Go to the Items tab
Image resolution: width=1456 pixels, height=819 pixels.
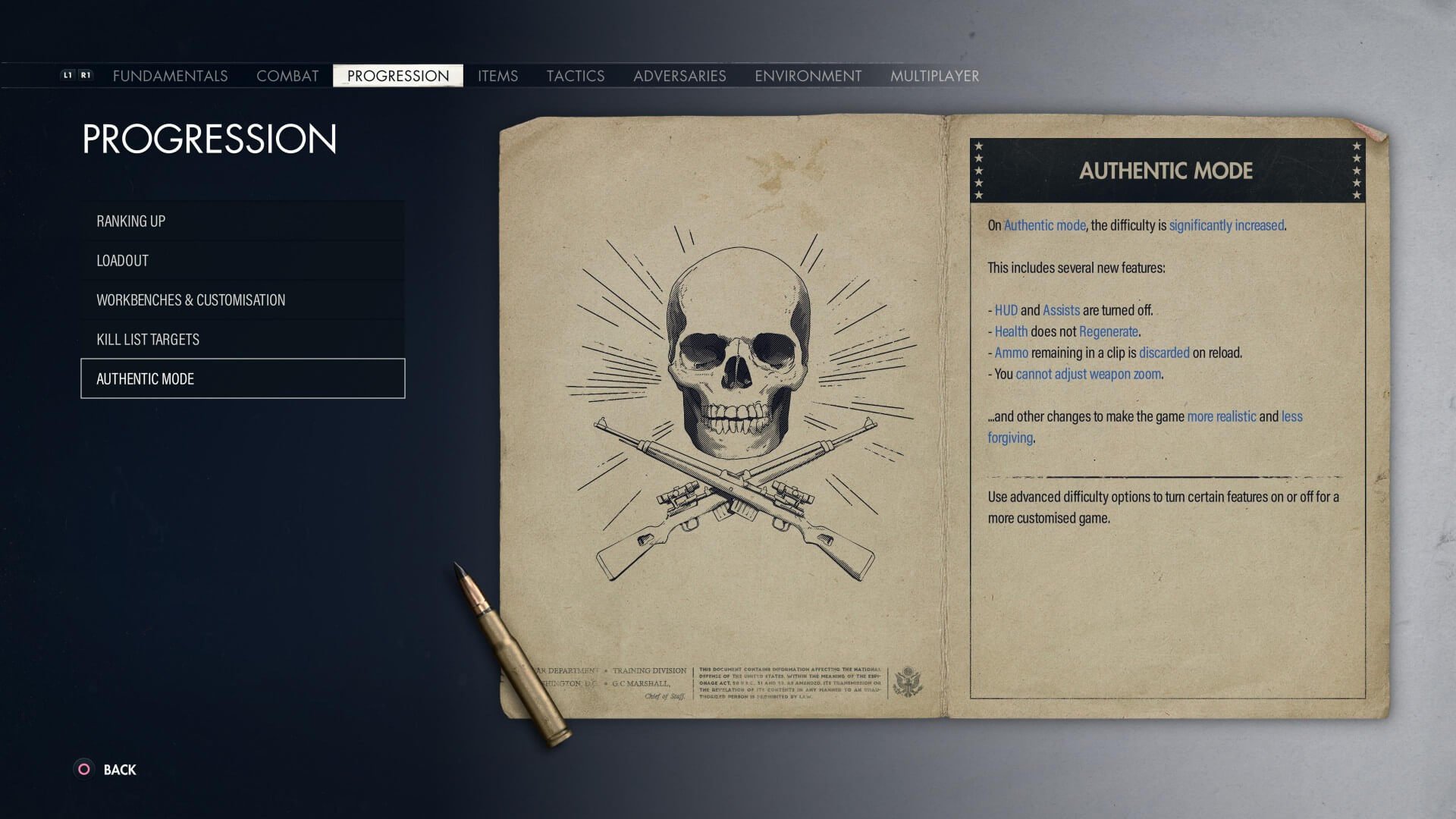click(497, 76)
